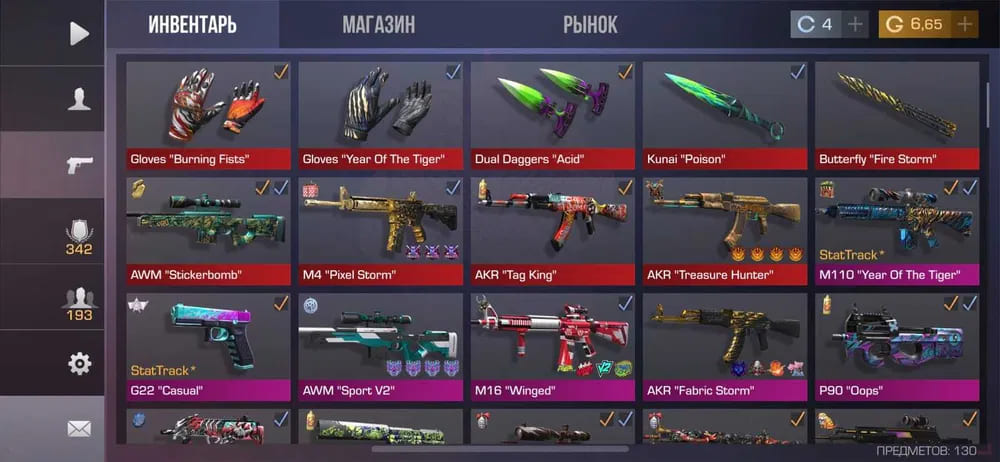
Task: Pick the AWM "Stickerbomb" skin
Action: click(208, 231)
